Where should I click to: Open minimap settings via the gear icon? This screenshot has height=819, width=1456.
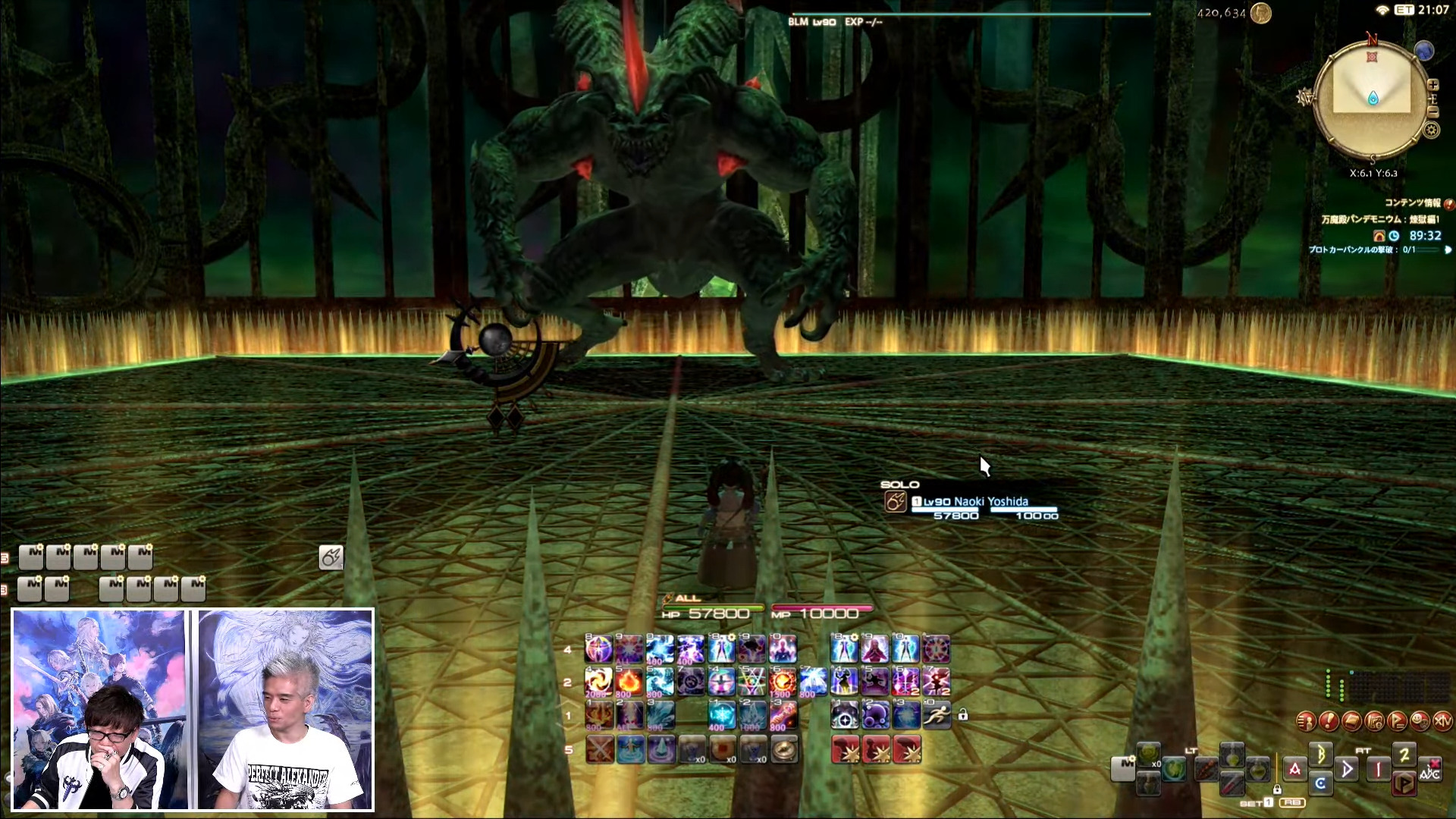click(x=1431, y=130)
